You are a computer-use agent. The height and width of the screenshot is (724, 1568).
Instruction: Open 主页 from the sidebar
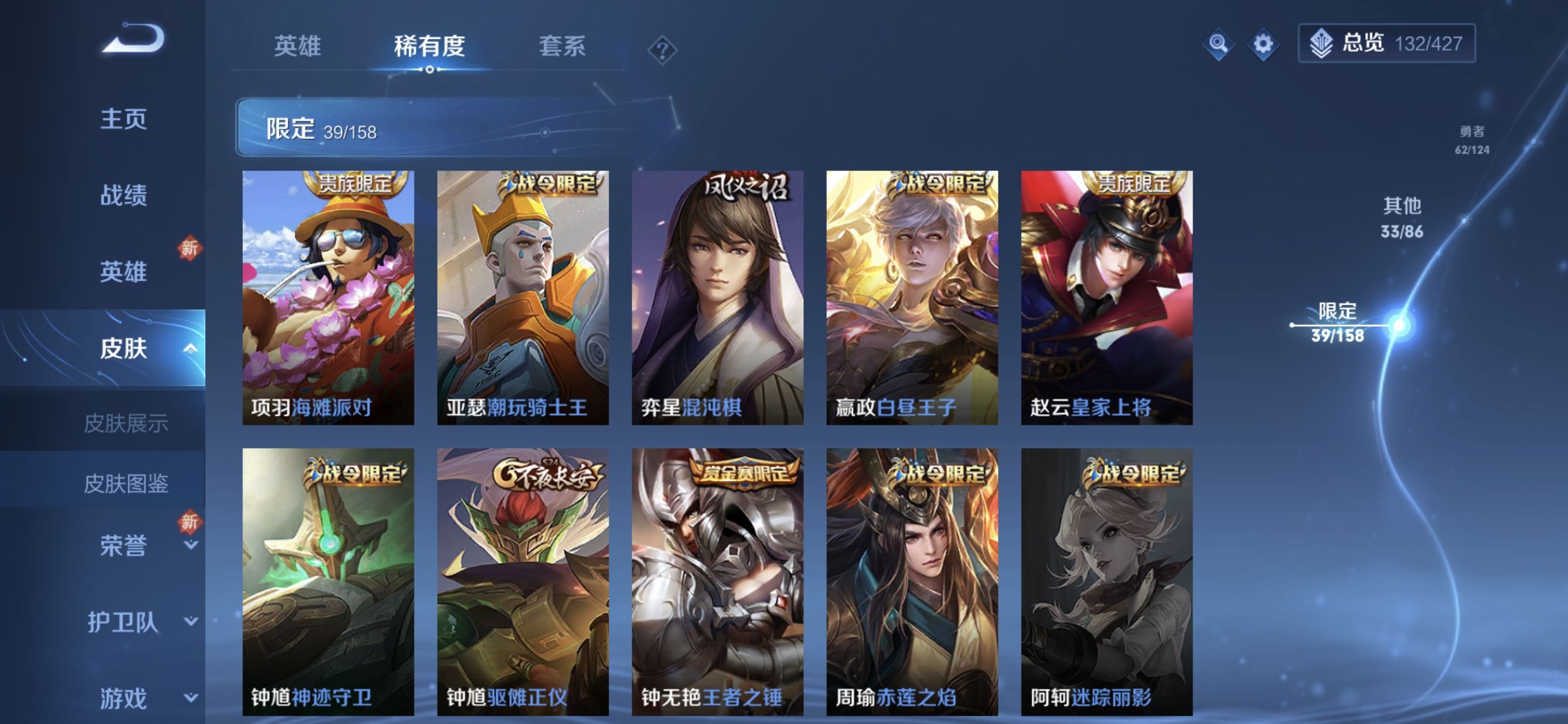[x=124, y=119]
